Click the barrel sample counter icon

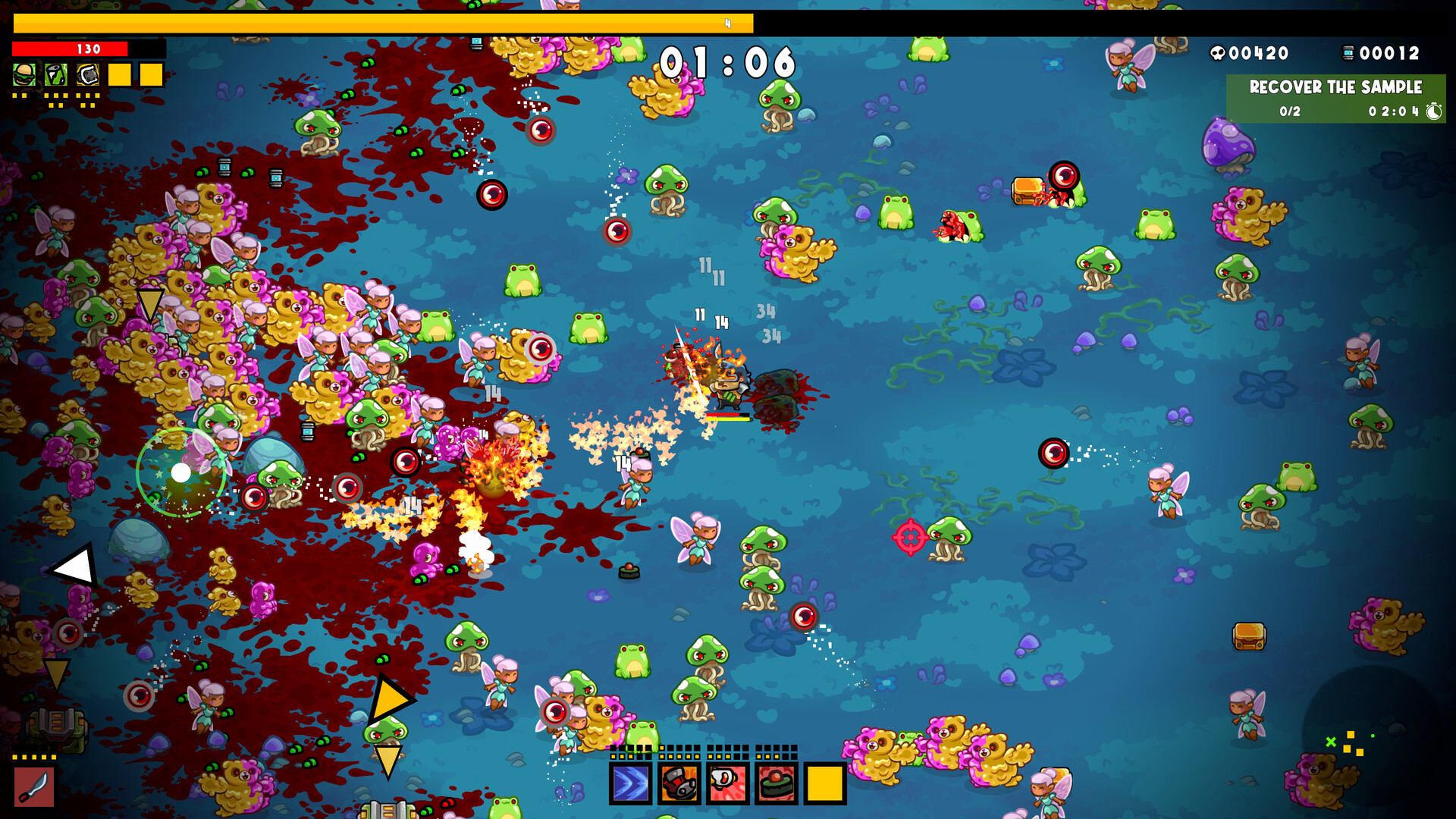pos(1349,53)
